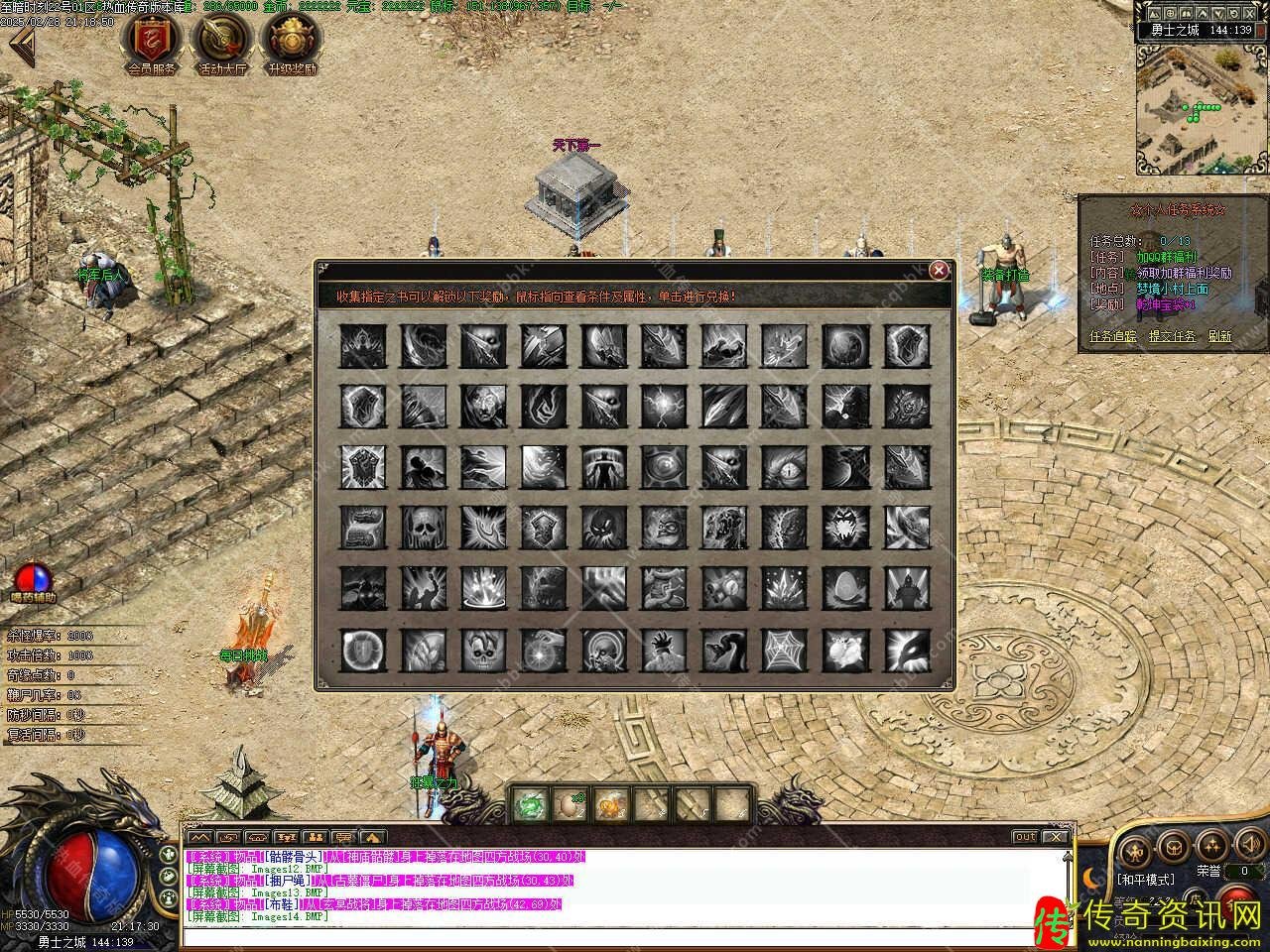Click the chat window's out button
Screen dimensions: 1270x952
(1025, 837)
